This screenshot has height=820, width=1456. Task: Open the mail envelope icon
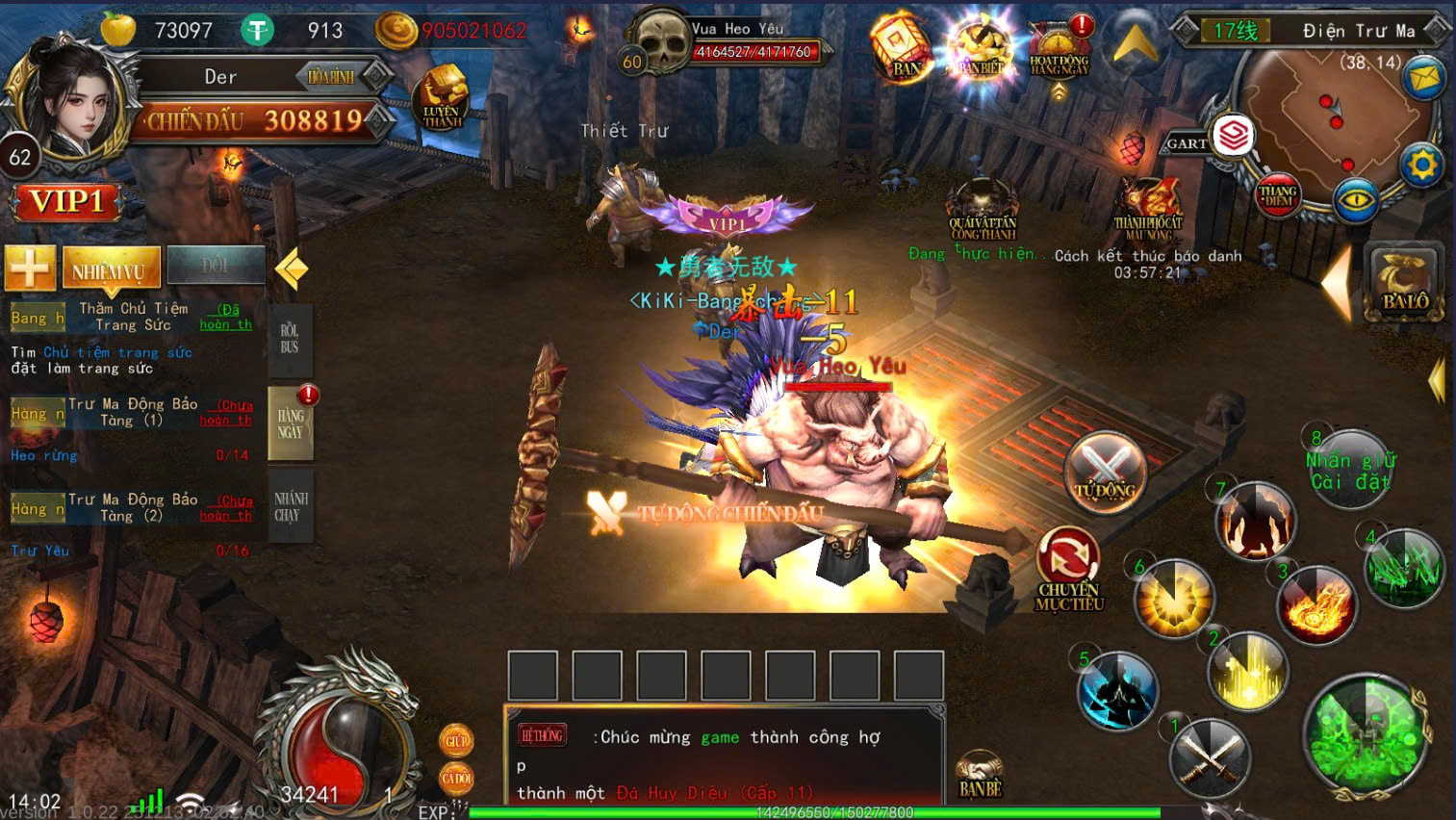(1423, 77)
